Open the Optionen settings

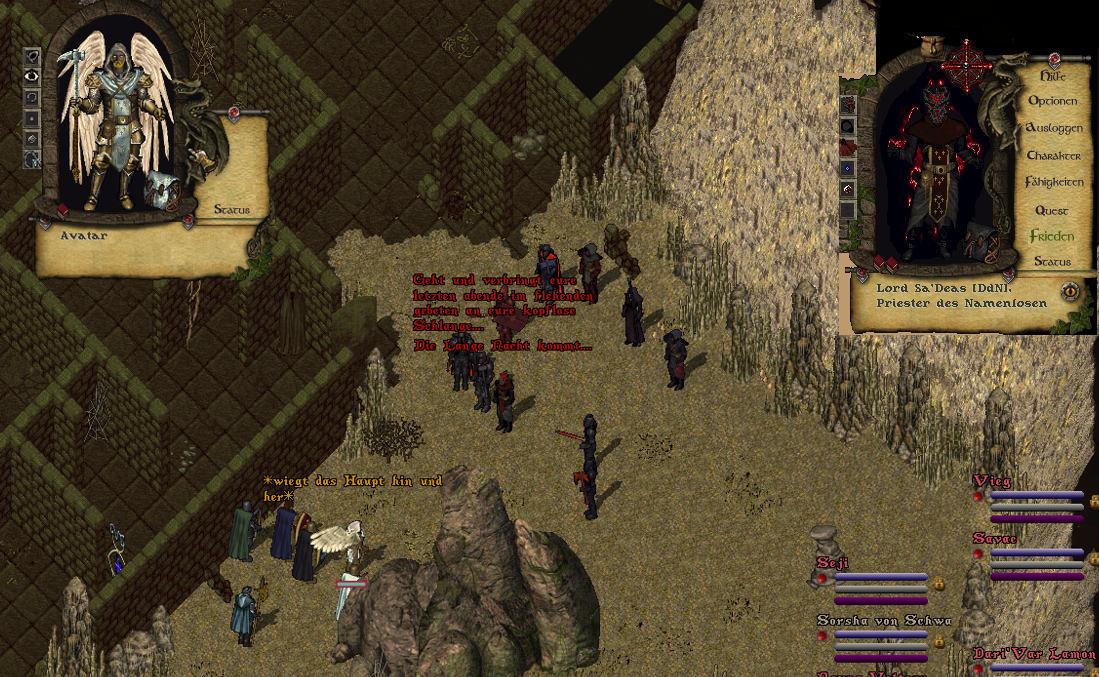click(x=1052, y=101)
